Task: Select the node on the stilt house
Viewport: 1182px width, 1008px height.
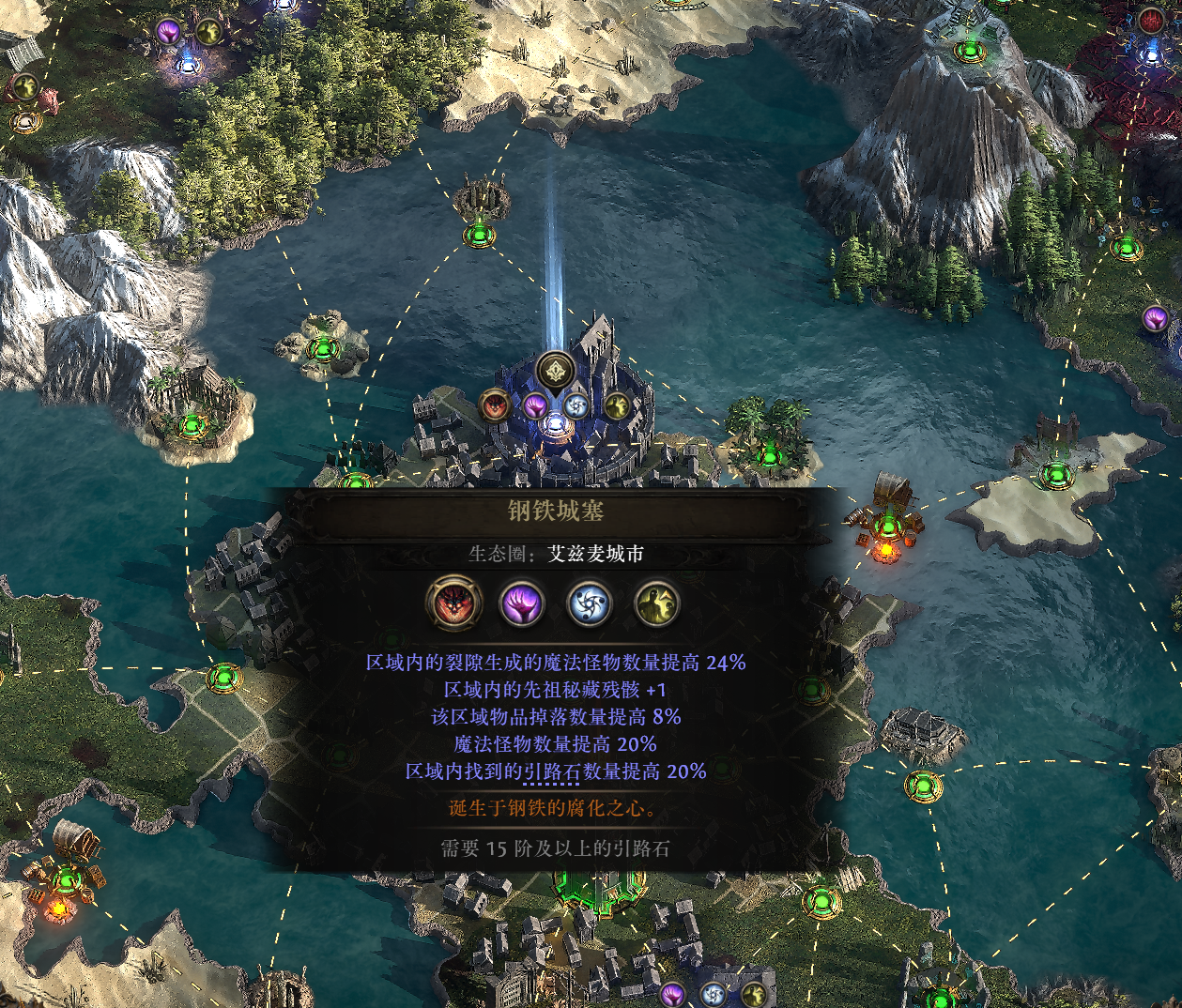Action: tap(923, 784)
